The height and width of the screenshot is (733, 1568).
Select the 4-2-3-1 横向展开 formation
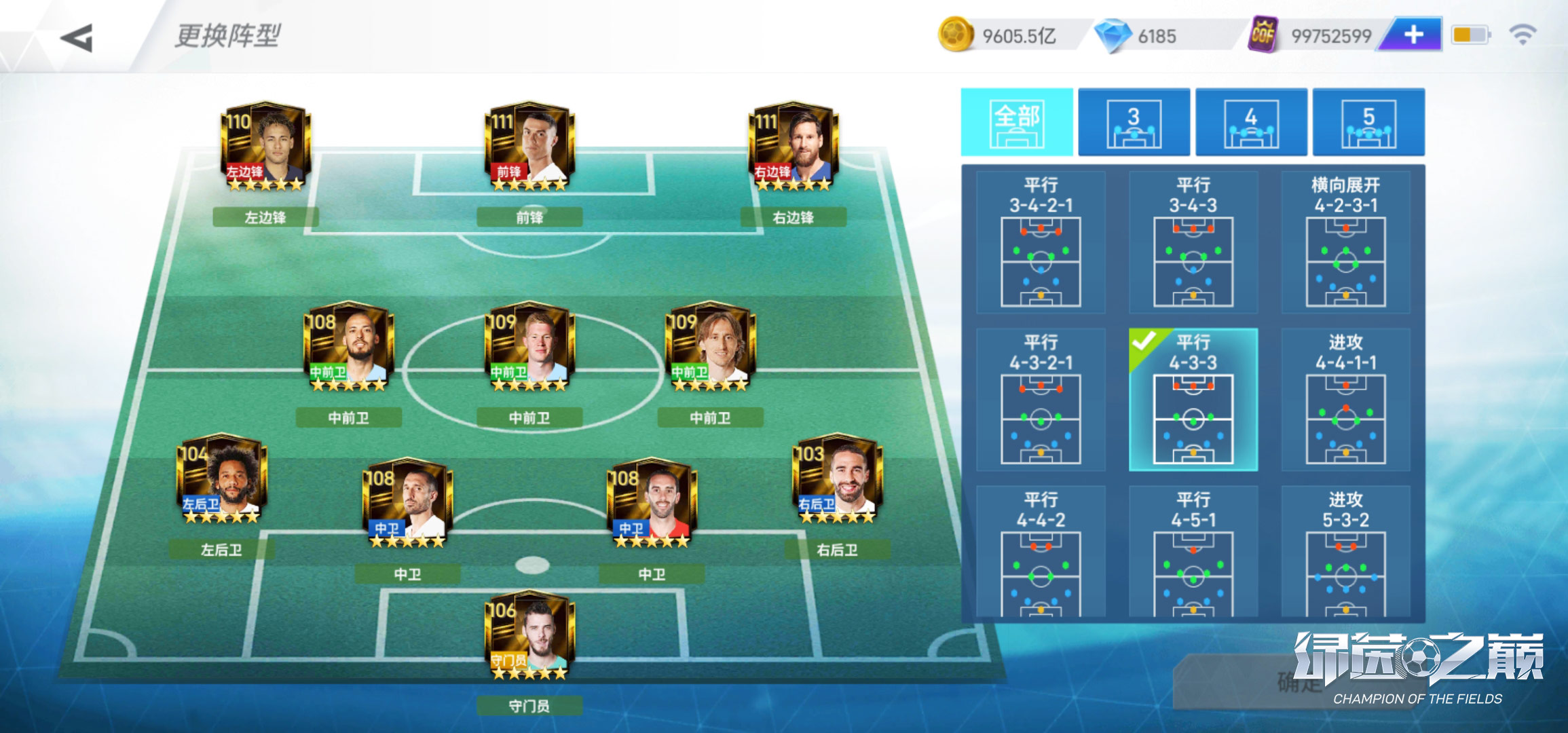click(1345, 242)
